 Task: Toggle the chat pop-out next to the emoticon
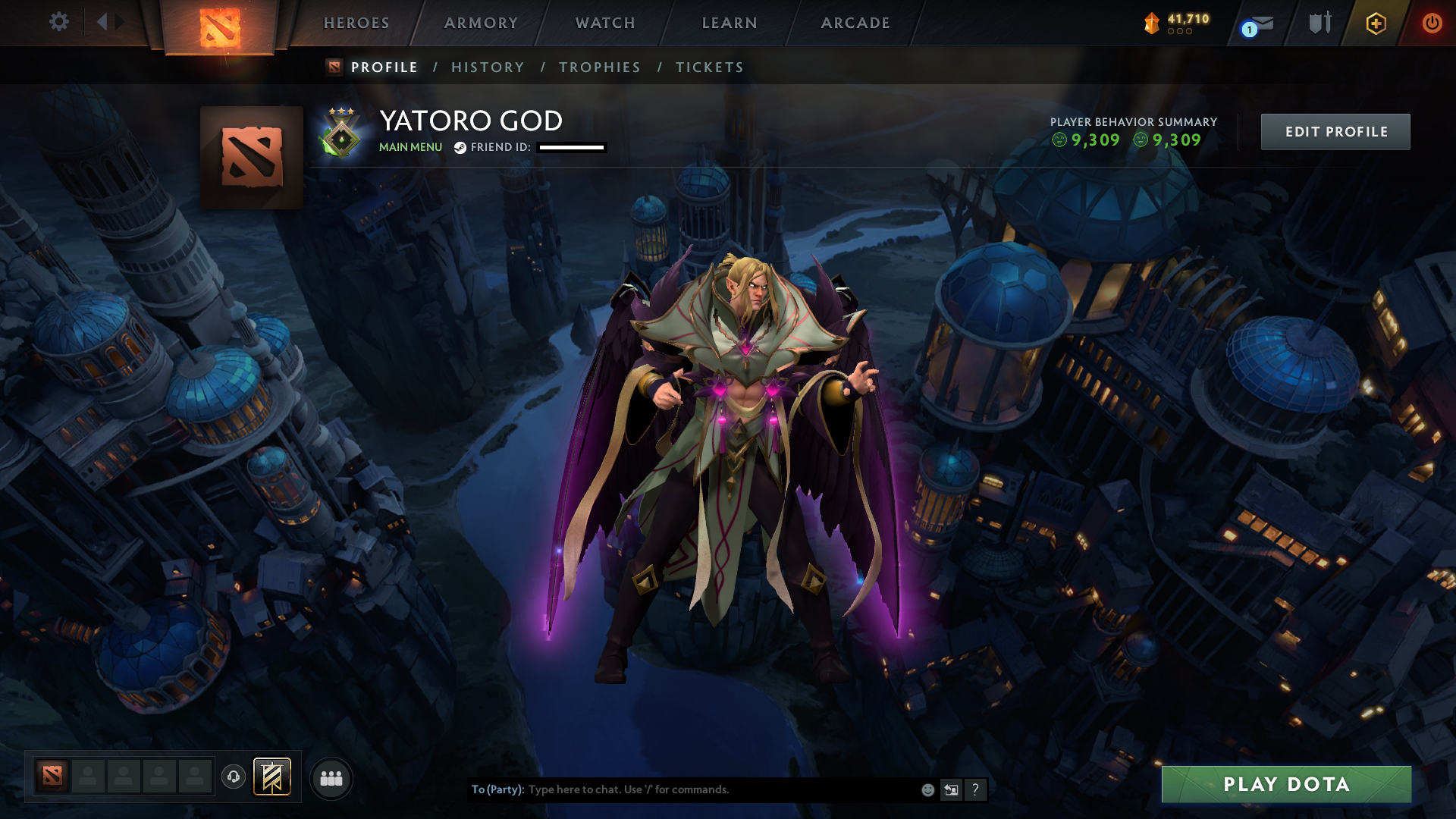point(952,789)
